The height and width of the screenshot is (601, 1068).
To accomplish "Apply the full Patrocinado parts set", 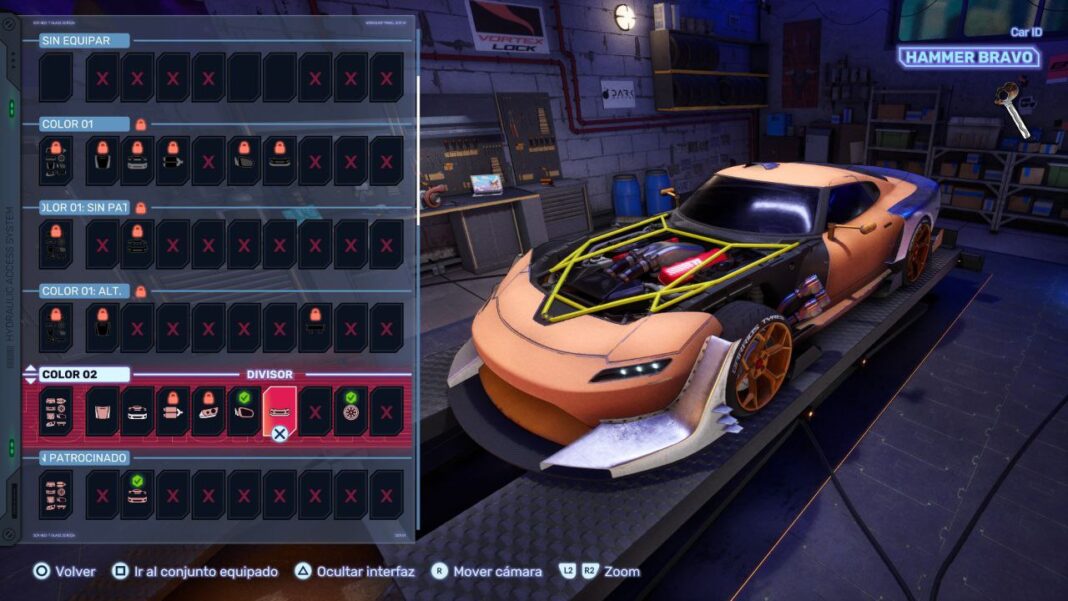I will (x=56, y=495).
